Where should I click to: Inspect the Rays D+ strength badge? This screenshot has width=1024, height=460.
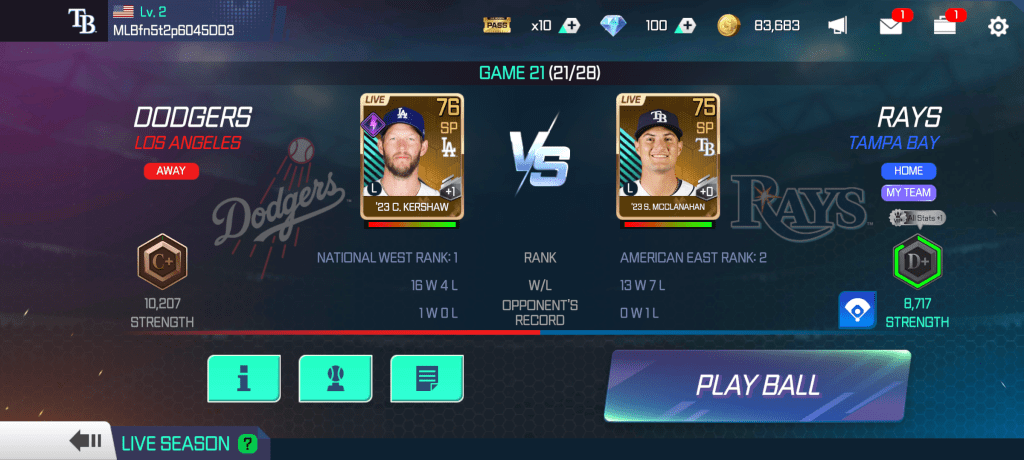(x=917, y=262)
